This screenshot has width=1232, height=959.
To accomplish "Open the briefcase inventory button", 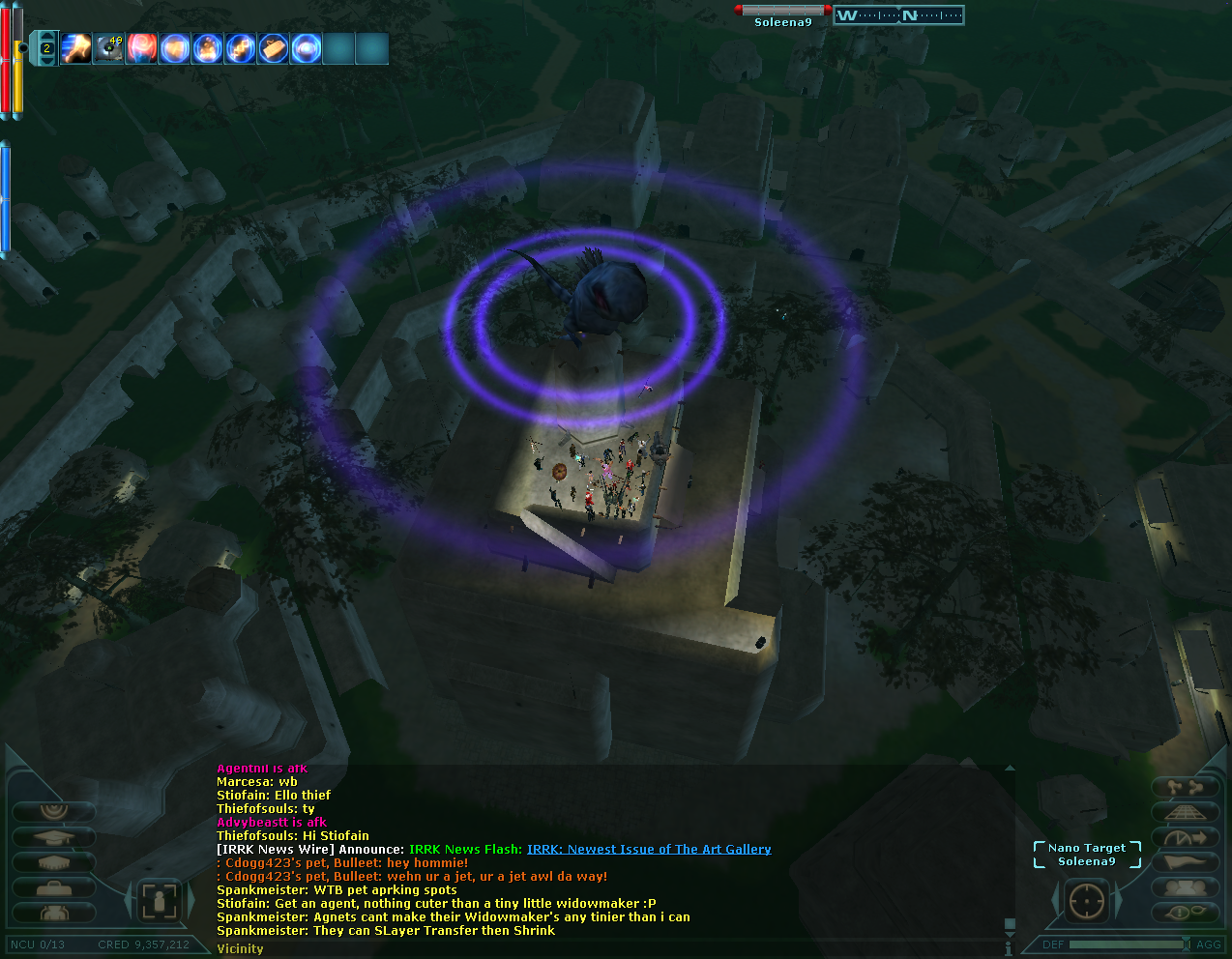I will pos(53,887).
